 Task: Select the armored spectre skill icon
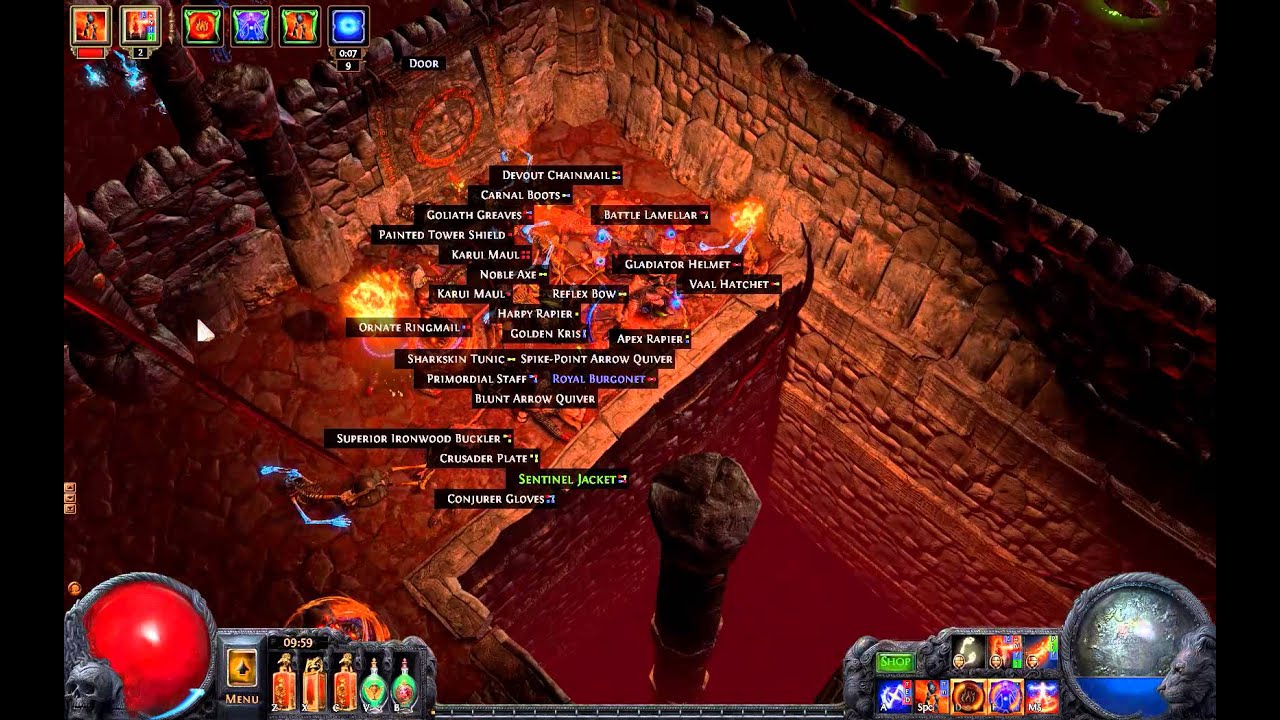pos(930,696)
